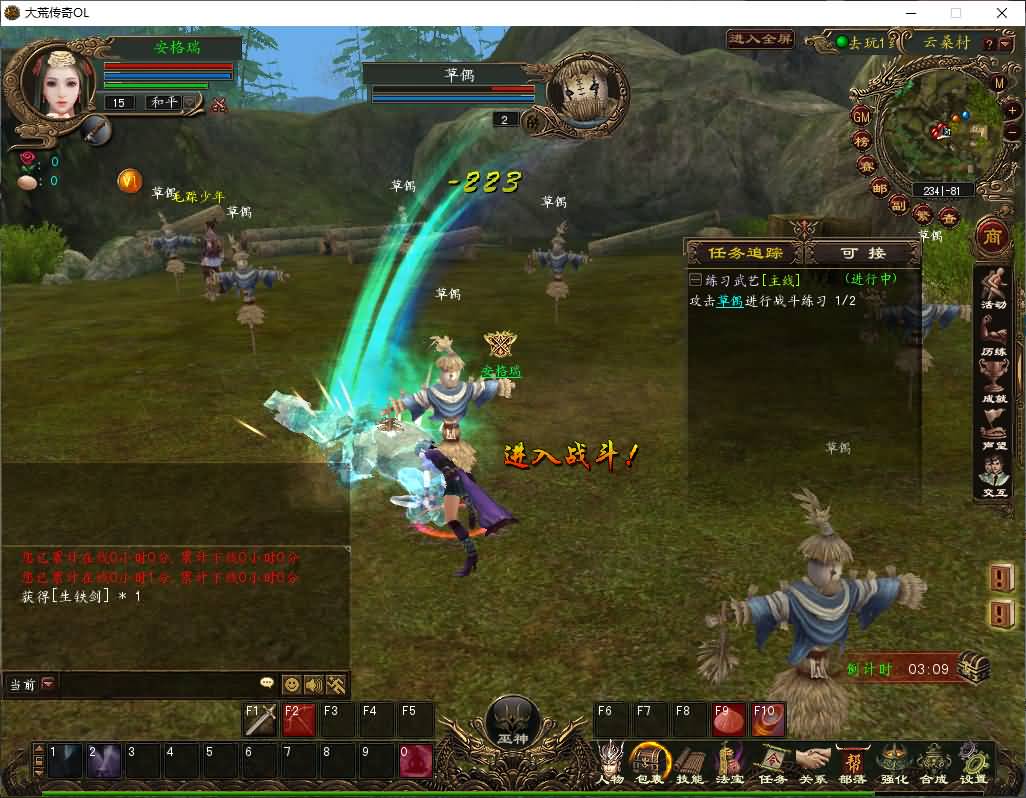1026x798 pixels.
Task: Open the 人物 character panel
Action: (x=610, y=763)
